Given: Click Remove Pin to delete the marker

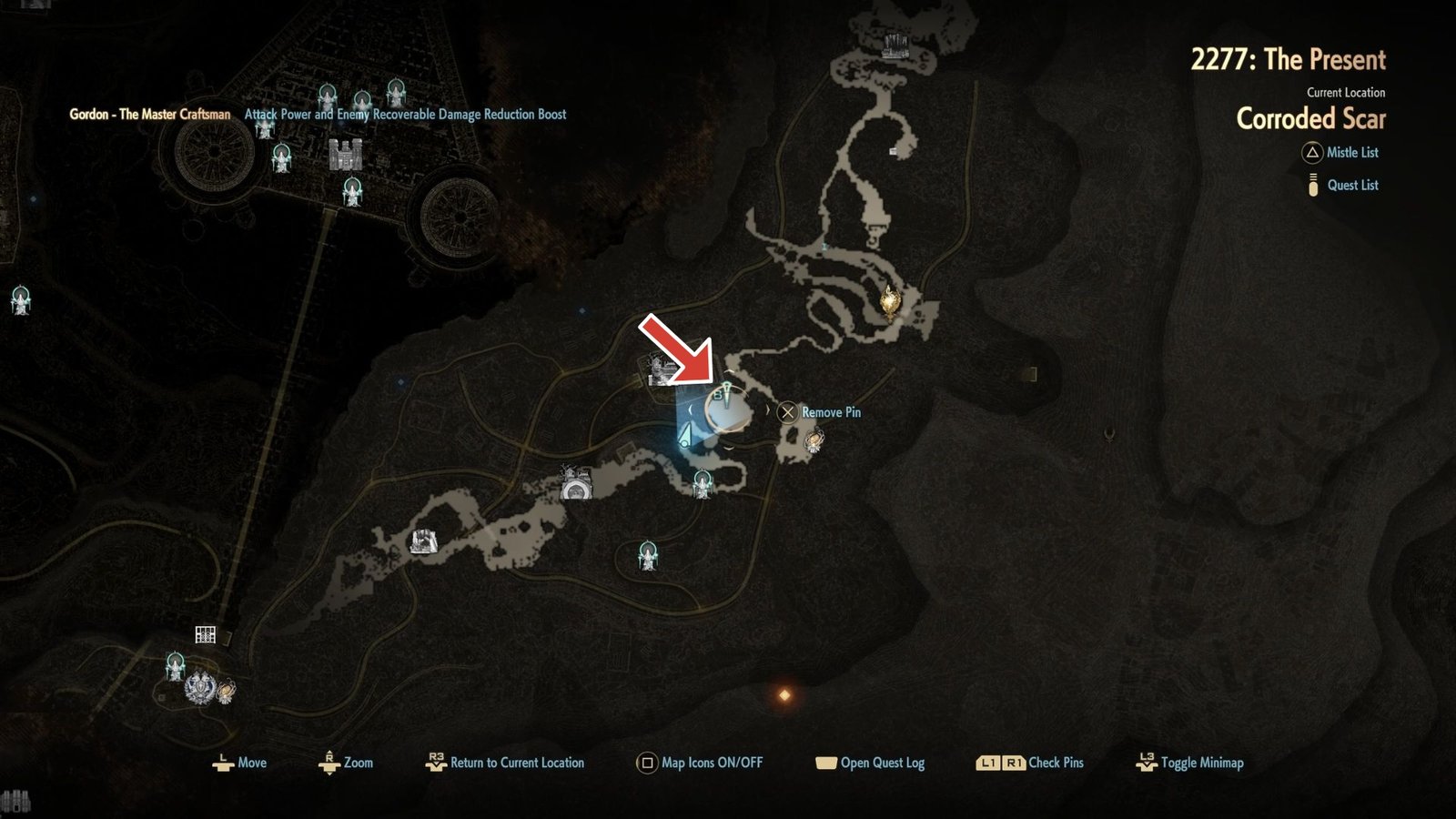Looking at the screenshot, I should [x=788, y=412].
